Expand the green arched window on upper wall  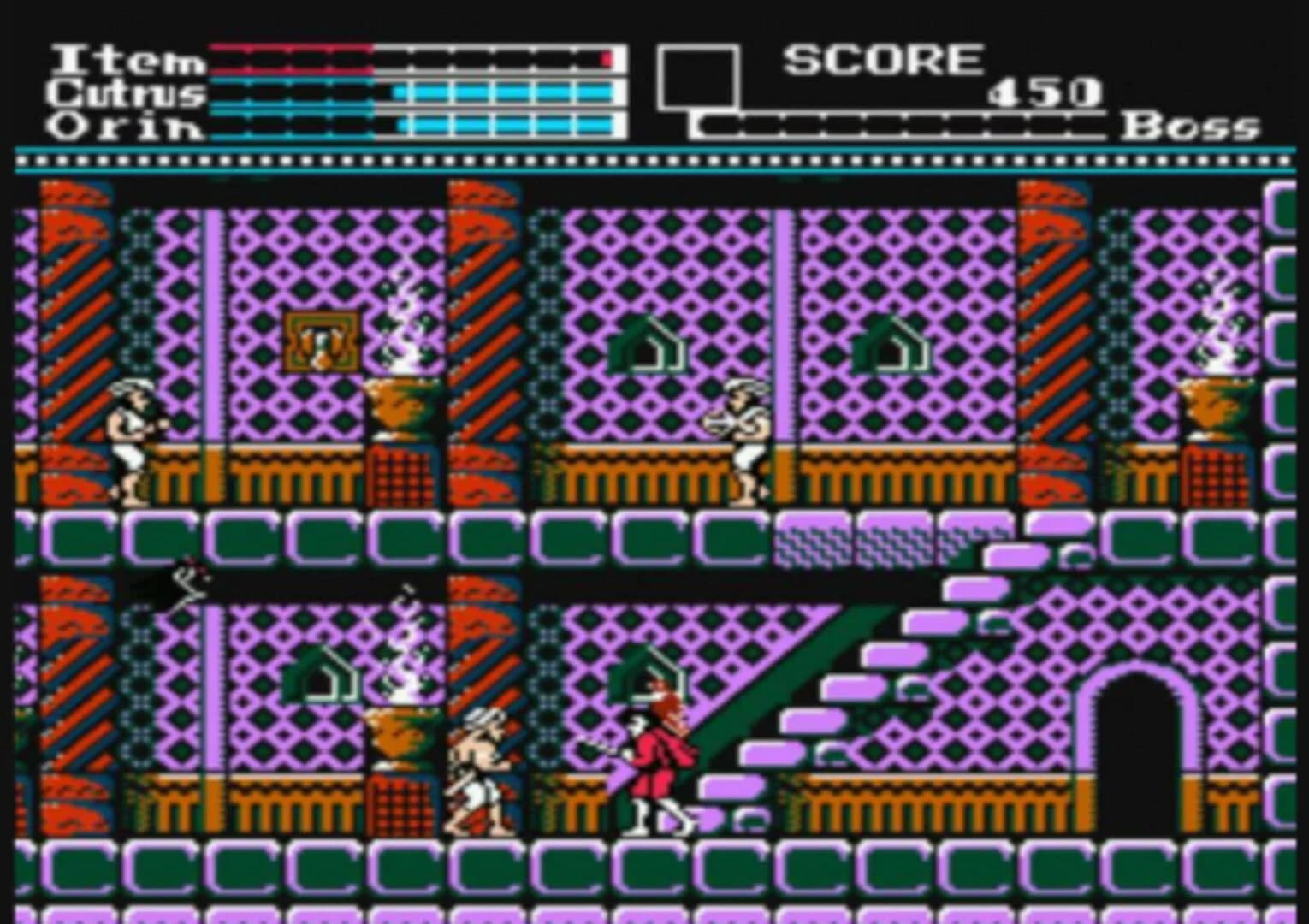point(654,342)
